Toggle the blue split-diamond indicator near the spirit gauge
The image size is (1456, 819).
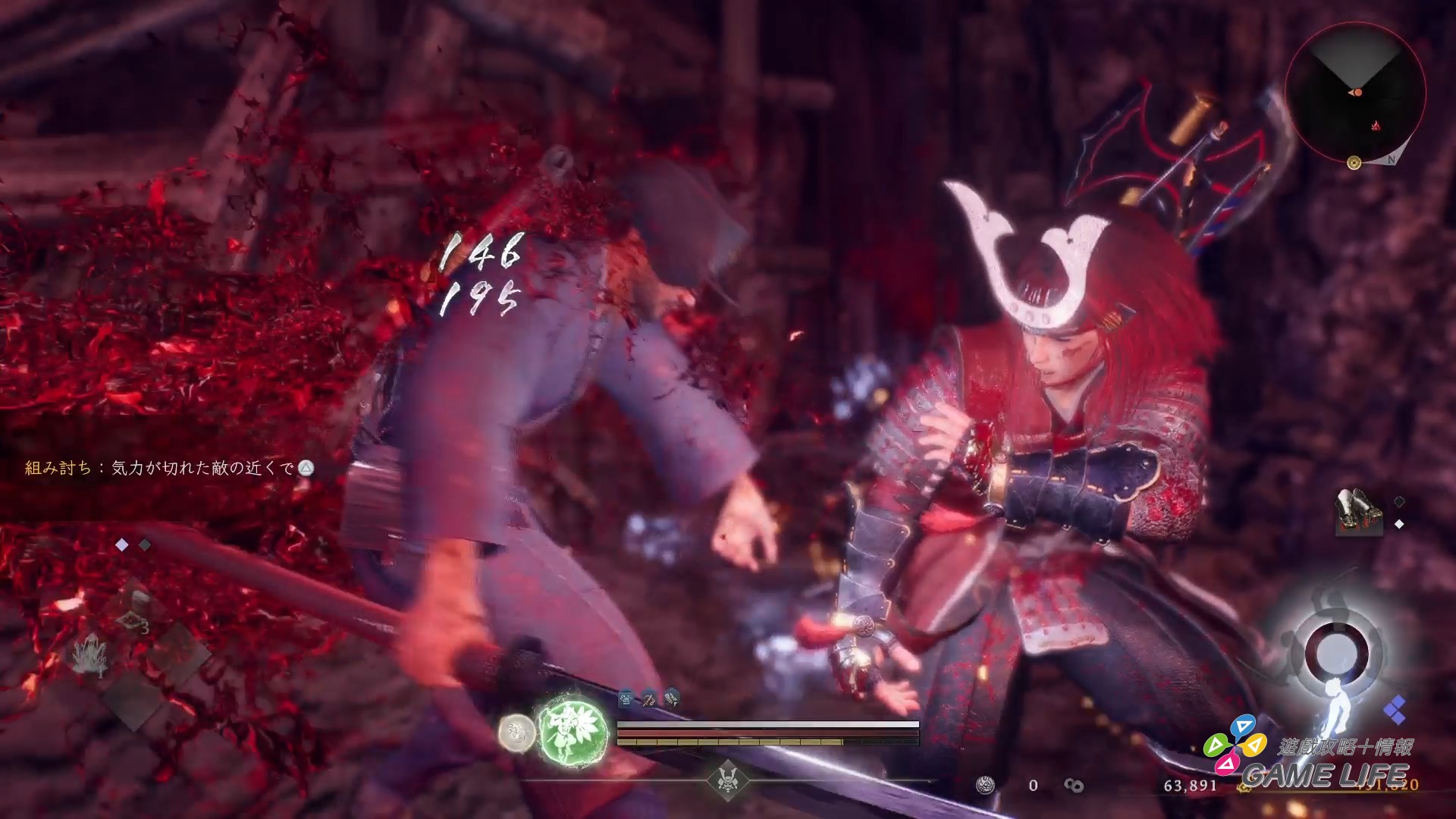(1395, 711)
